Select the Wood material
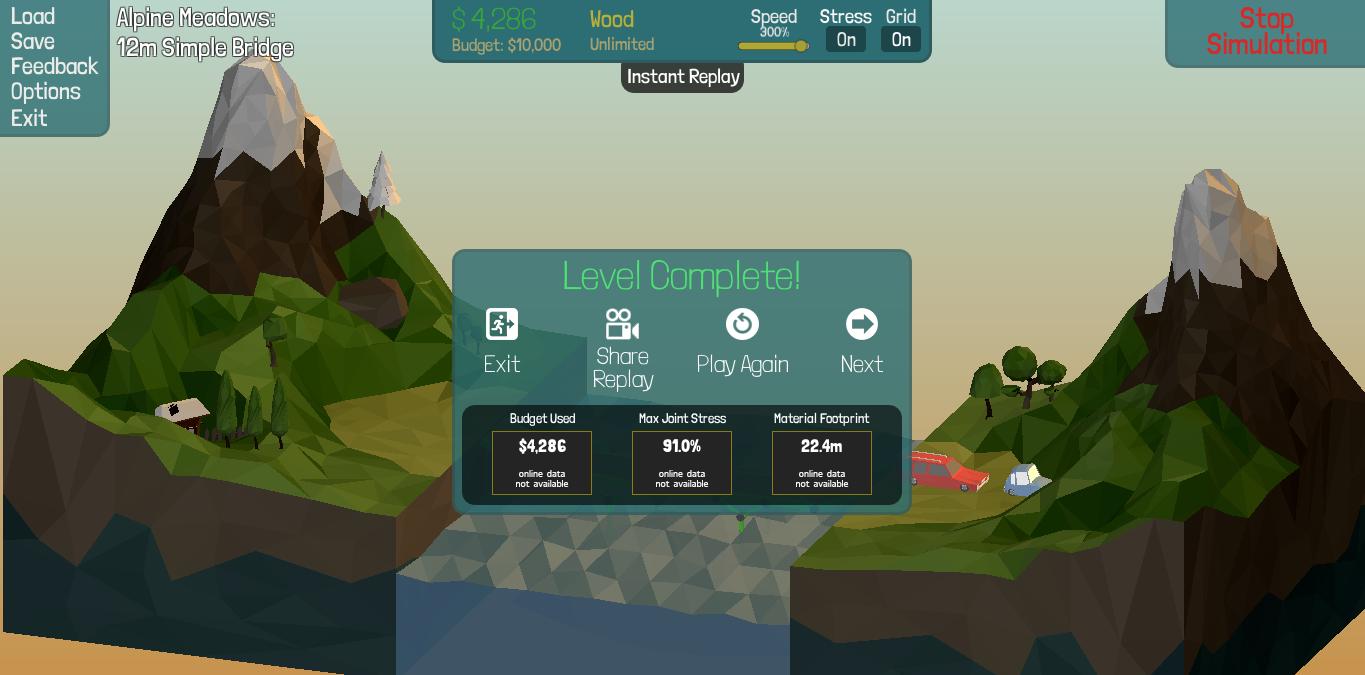The height and width of the screenshot is (675, 1365). pyautogui.click(x=612, y=19)
